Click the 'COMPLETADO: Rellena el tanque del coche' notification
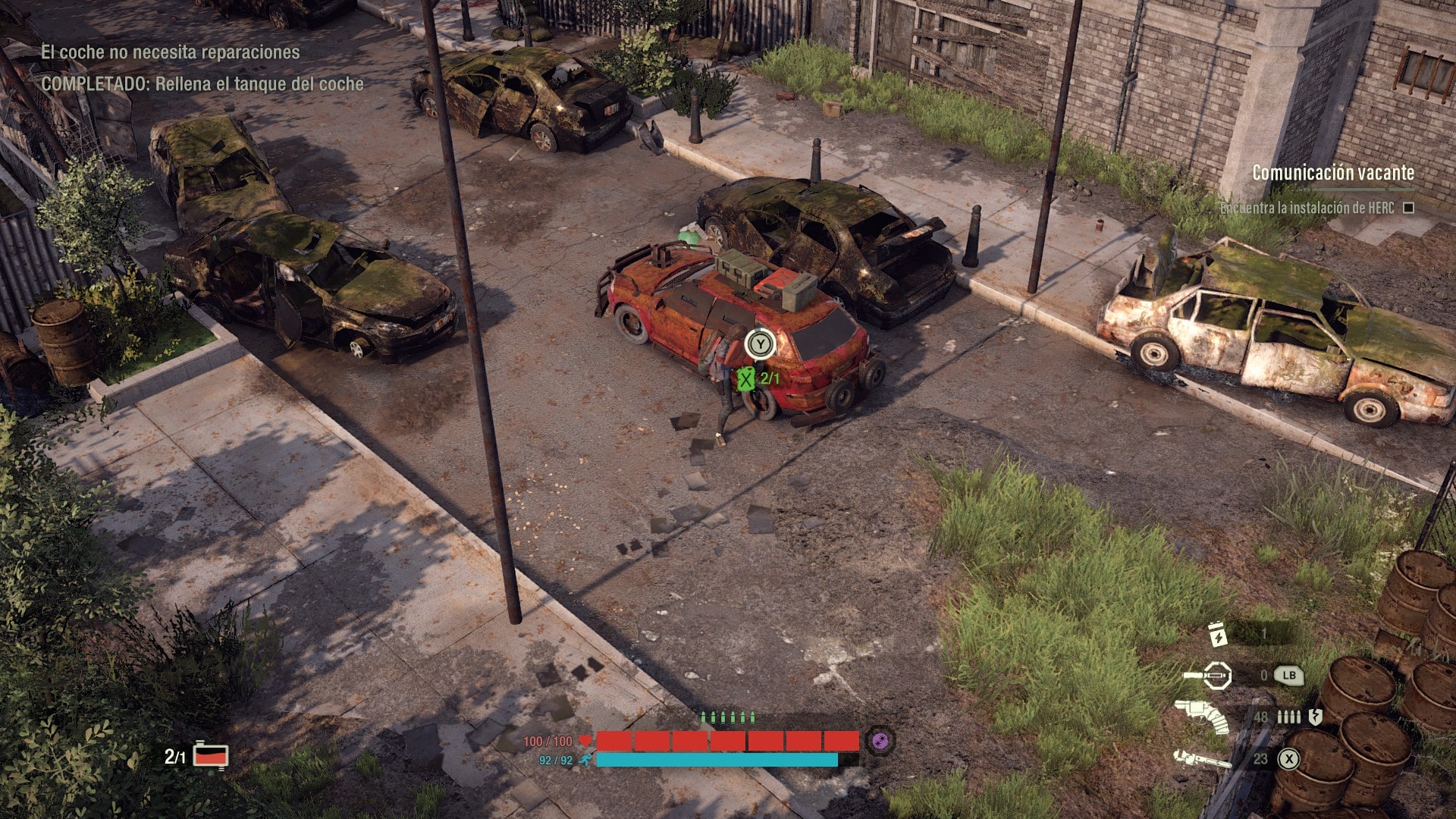The height and width of the screenshot is (819, 1456). pos(205,85)
